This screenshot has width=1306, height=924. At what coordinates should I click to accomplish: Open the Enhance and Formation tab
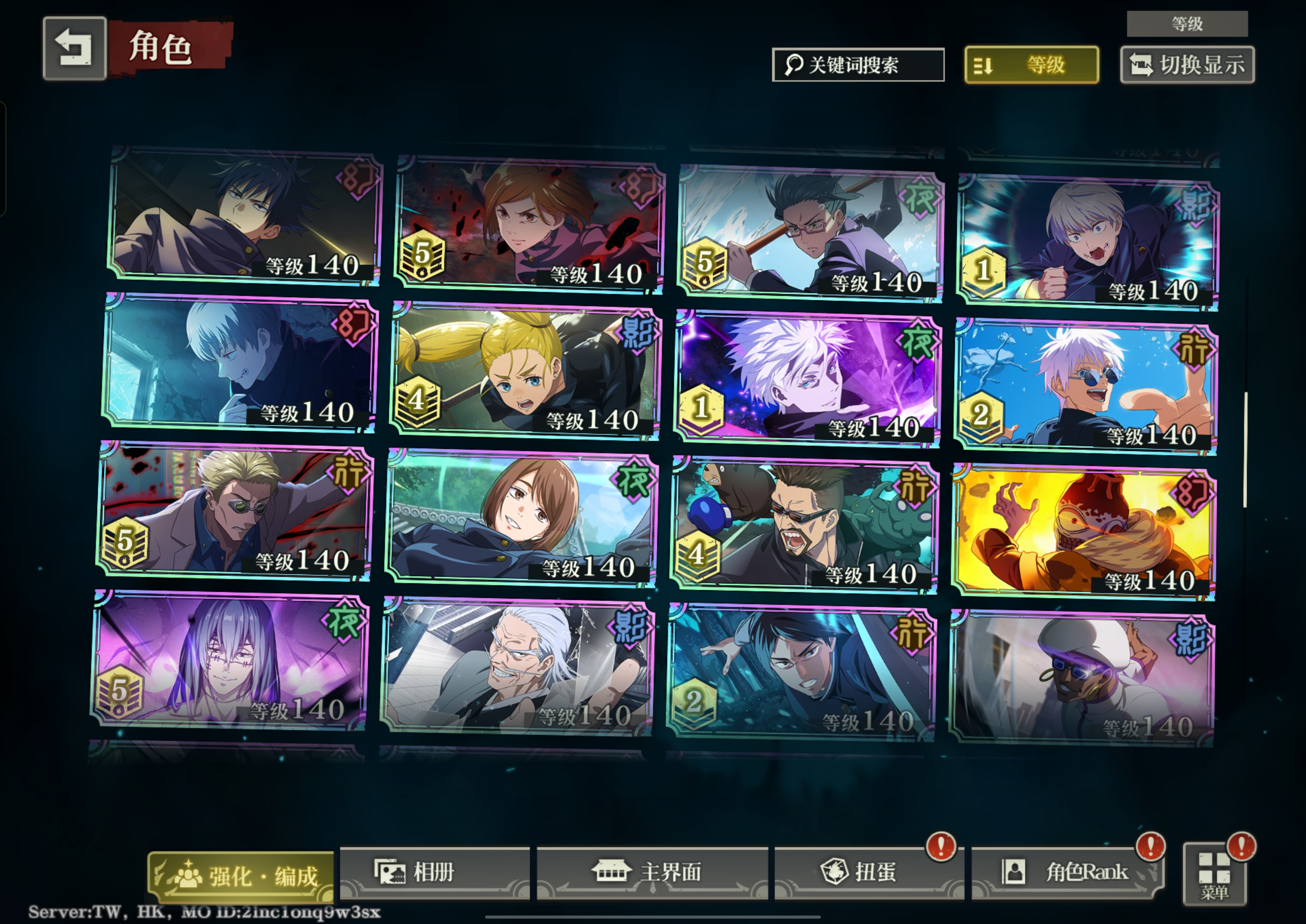pos(241,876)
